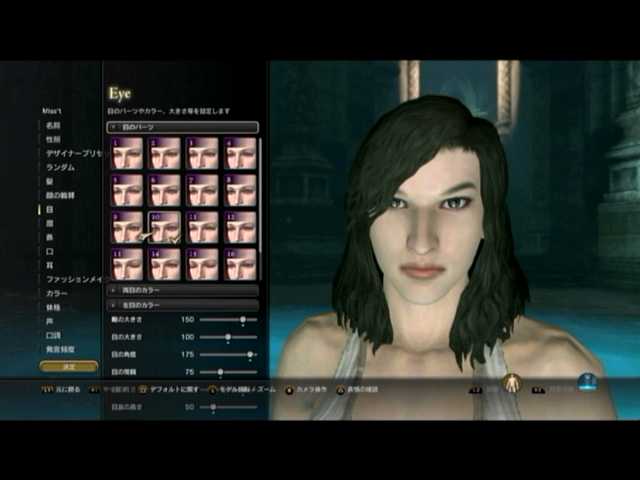Select the checked eye style number 10
Image resolution: width=640 pixels, height=480 pixels.
[x=165, y=227]
